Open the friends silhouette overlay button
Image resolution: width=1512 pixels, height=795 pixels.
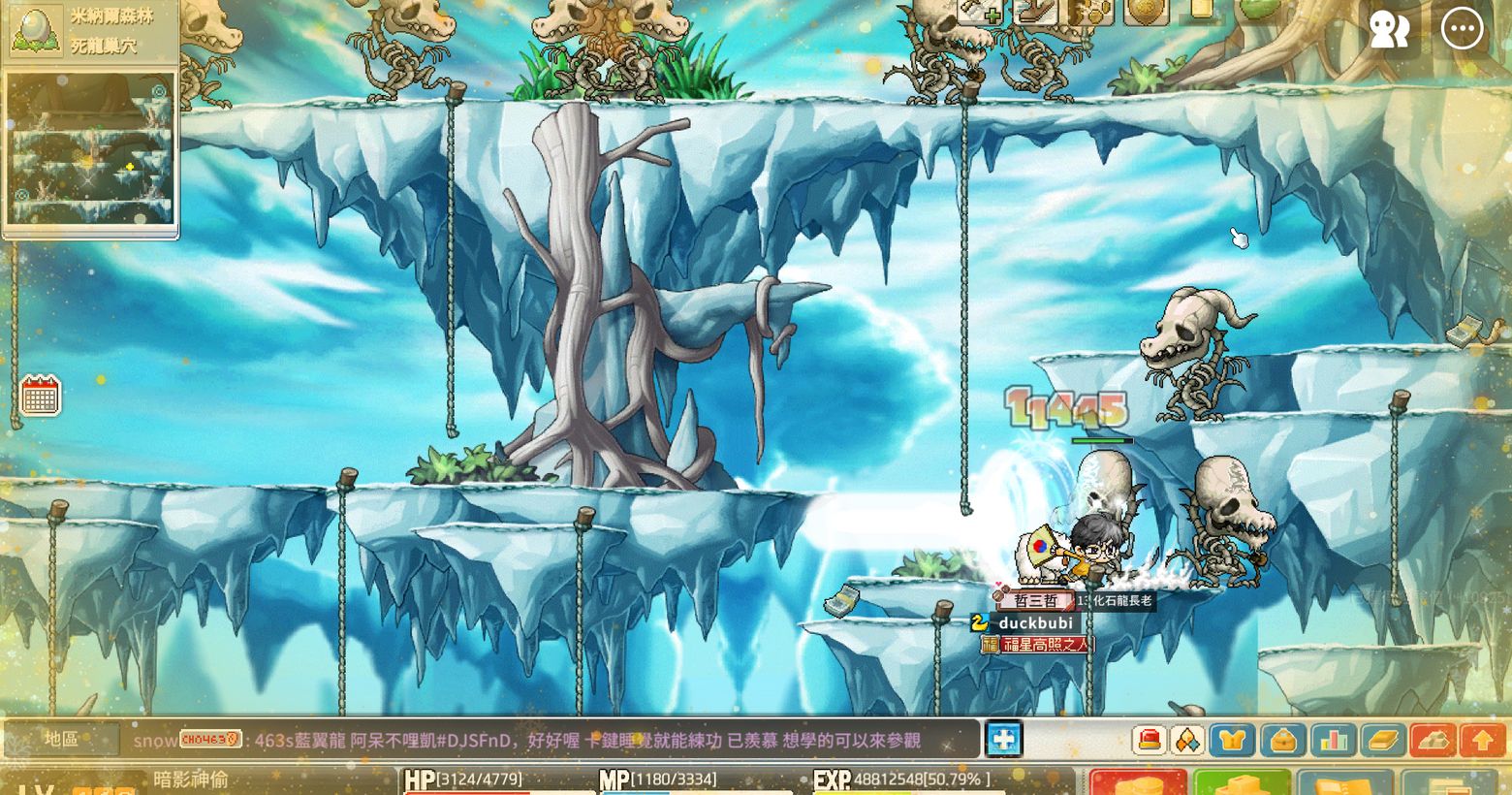[x=1389, y=29]
